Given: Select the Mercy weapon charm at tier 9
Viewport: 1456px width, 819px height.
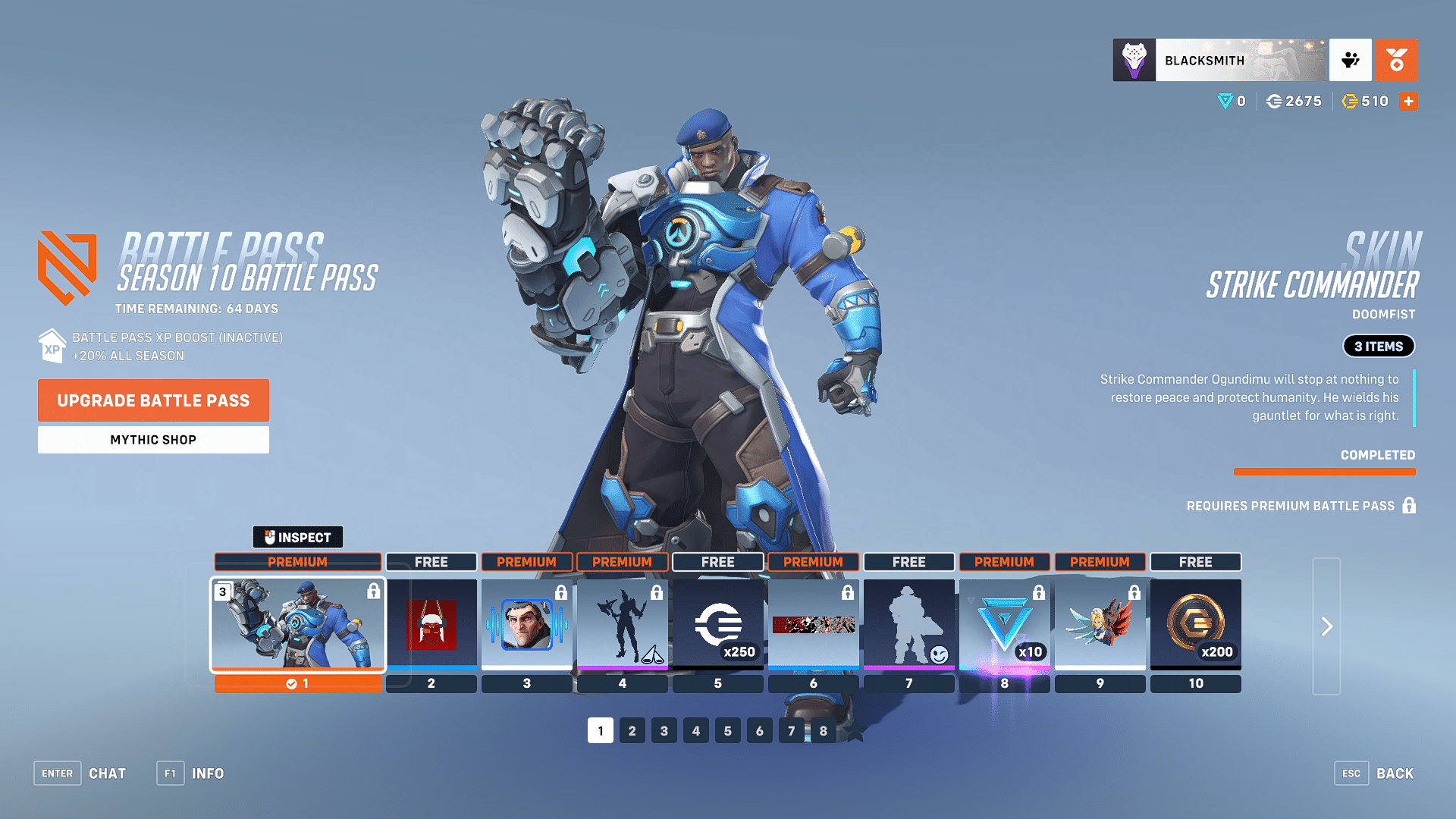Looking at the screenshot, I should [x=1100, y=625].
